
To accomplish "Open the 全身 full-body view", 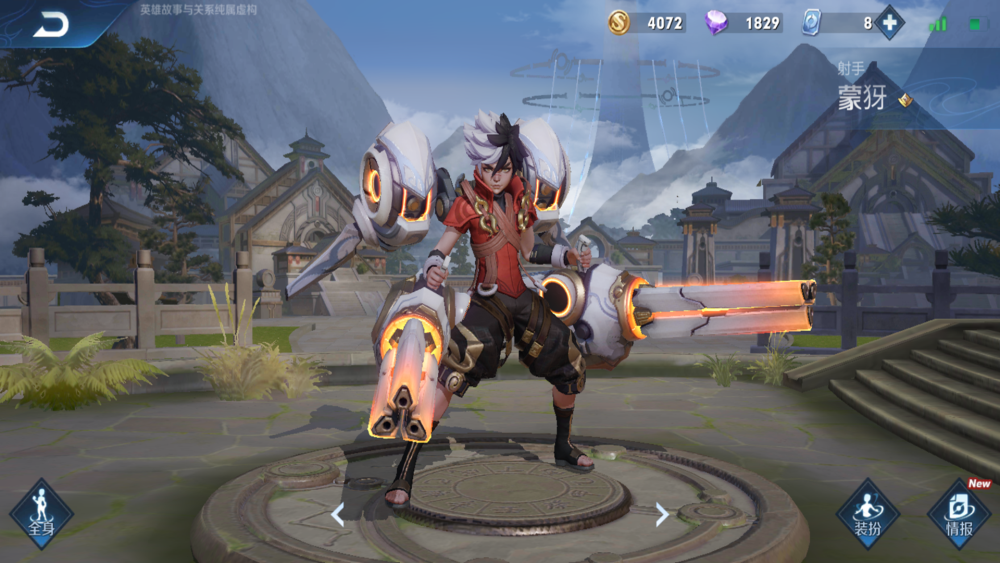I will tap(41, 513).
